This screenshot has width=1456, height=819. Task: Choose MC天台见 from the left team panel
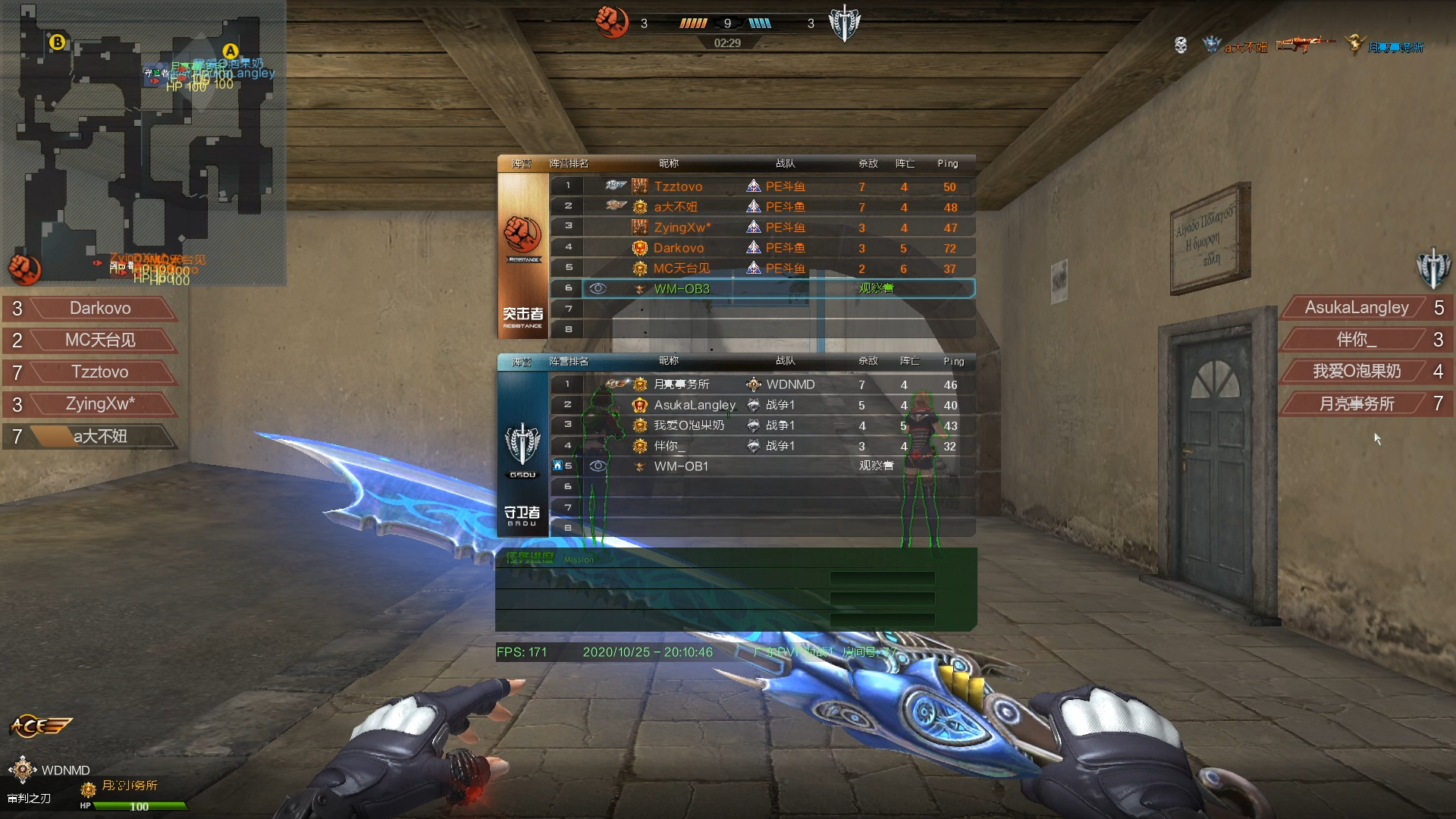pyautogui.click(x=99, y=340)
